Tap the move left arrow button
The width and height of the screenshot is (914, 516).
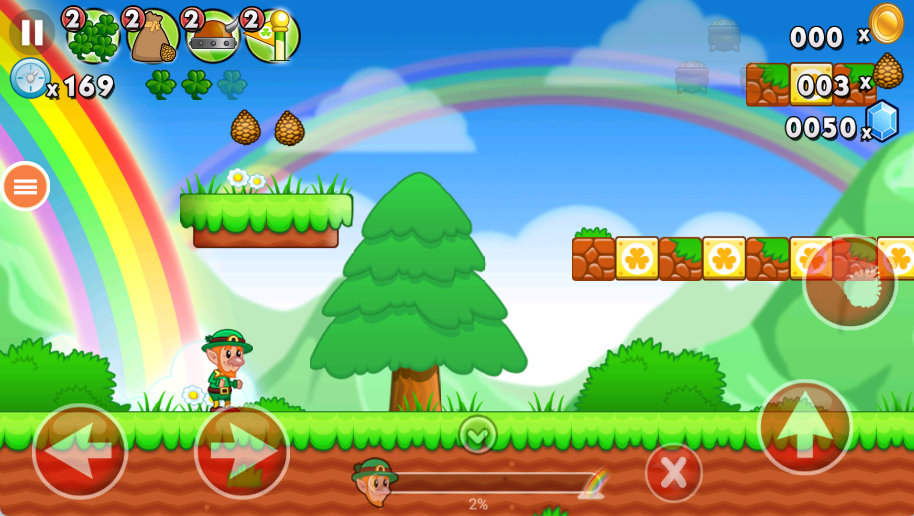coord(80,451)
